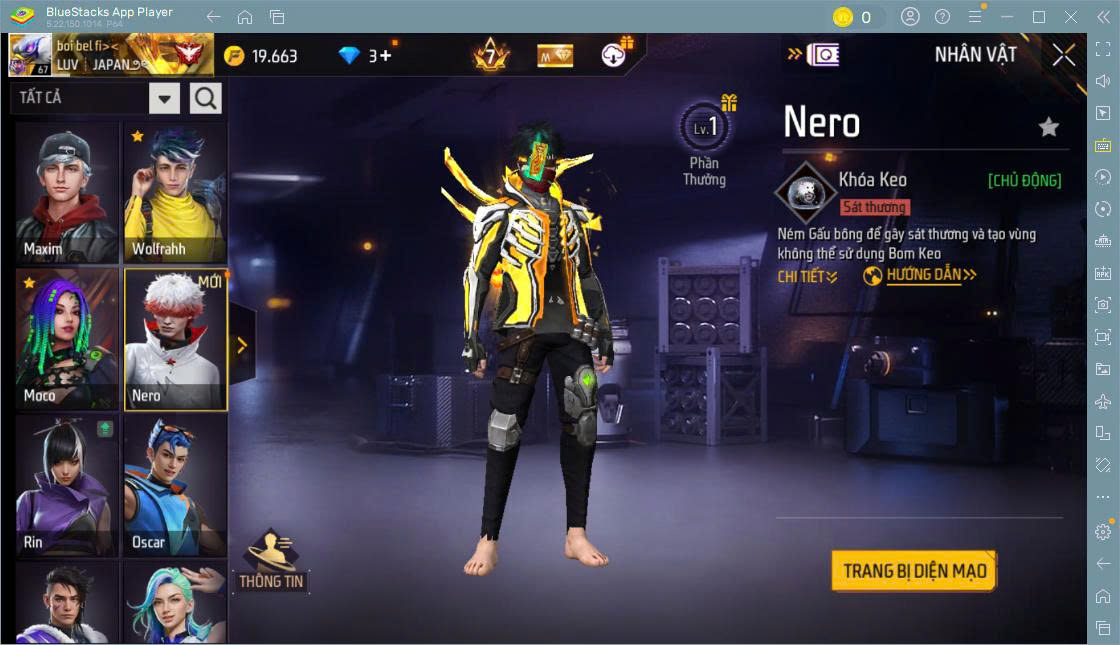The width and height of the screenshot is (1120, 645).
Task: Add diamonds with the plus button
Action: [x=385, y=56]
